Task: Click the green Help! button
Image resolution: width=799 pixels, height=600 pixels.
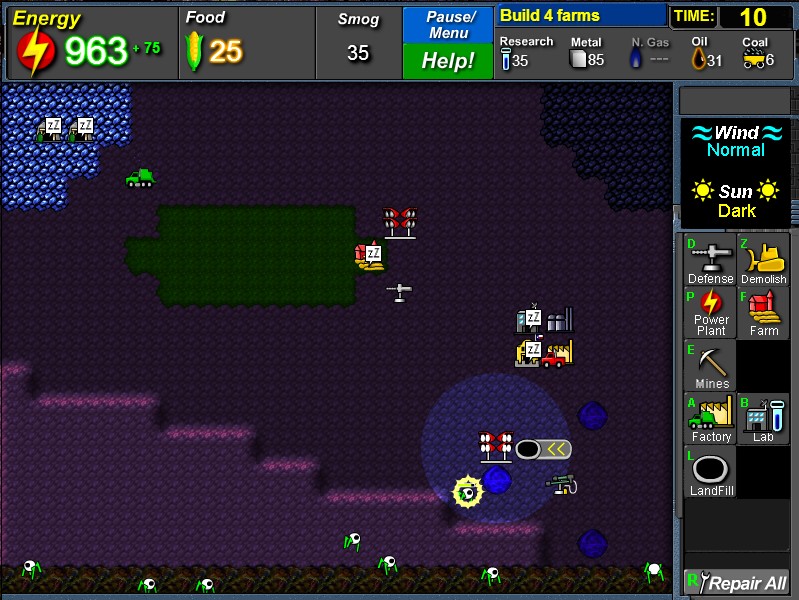Action: click(x=448, y=61)
